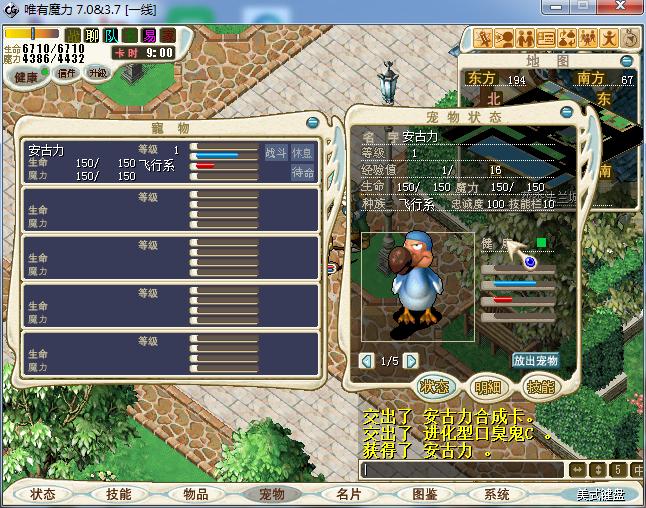
Task: Close the 宠物 pet list window
Action: (313, 123)
